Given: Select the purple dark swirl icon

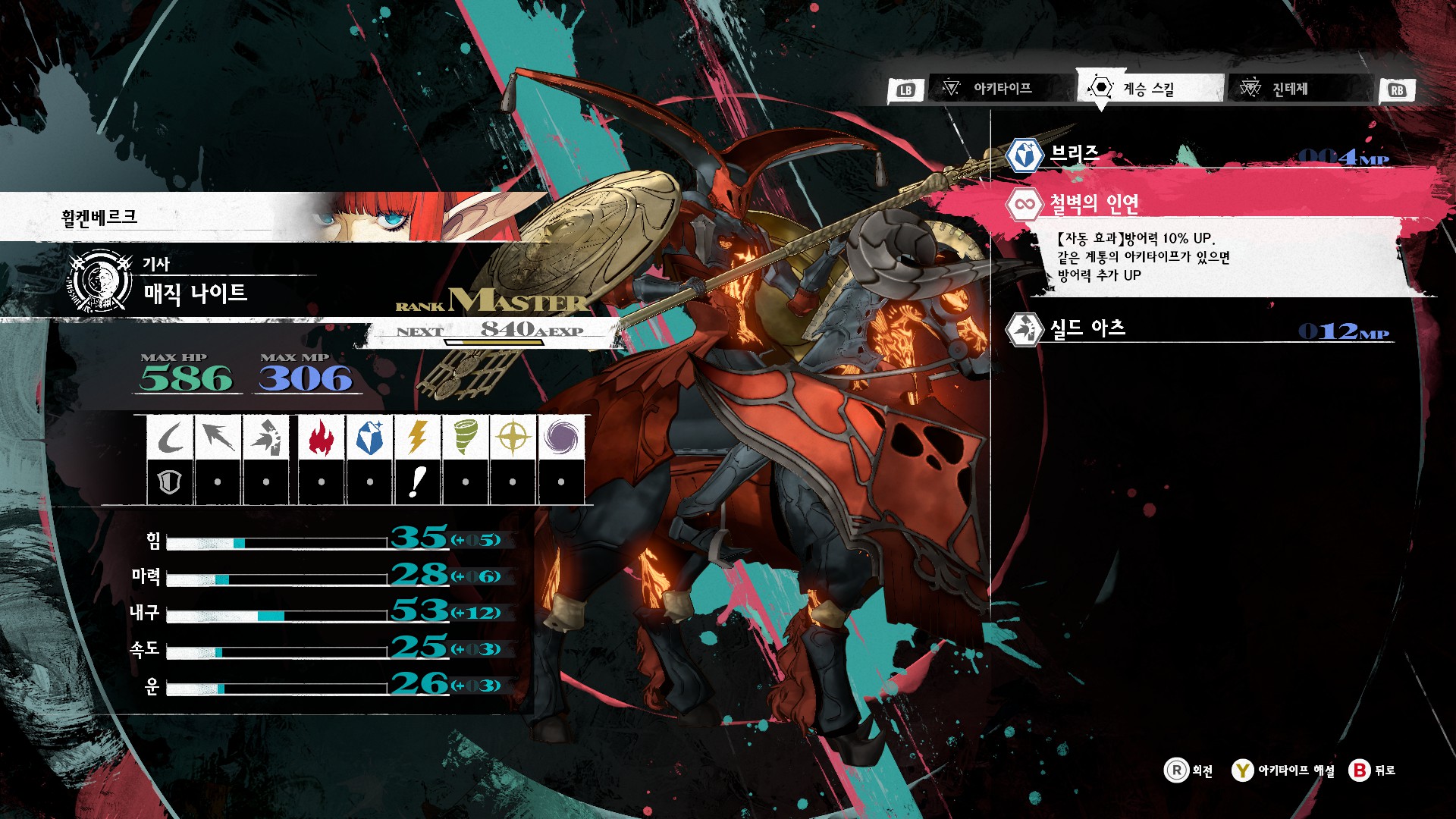Looking at the screenshot, I should [560, 438].
